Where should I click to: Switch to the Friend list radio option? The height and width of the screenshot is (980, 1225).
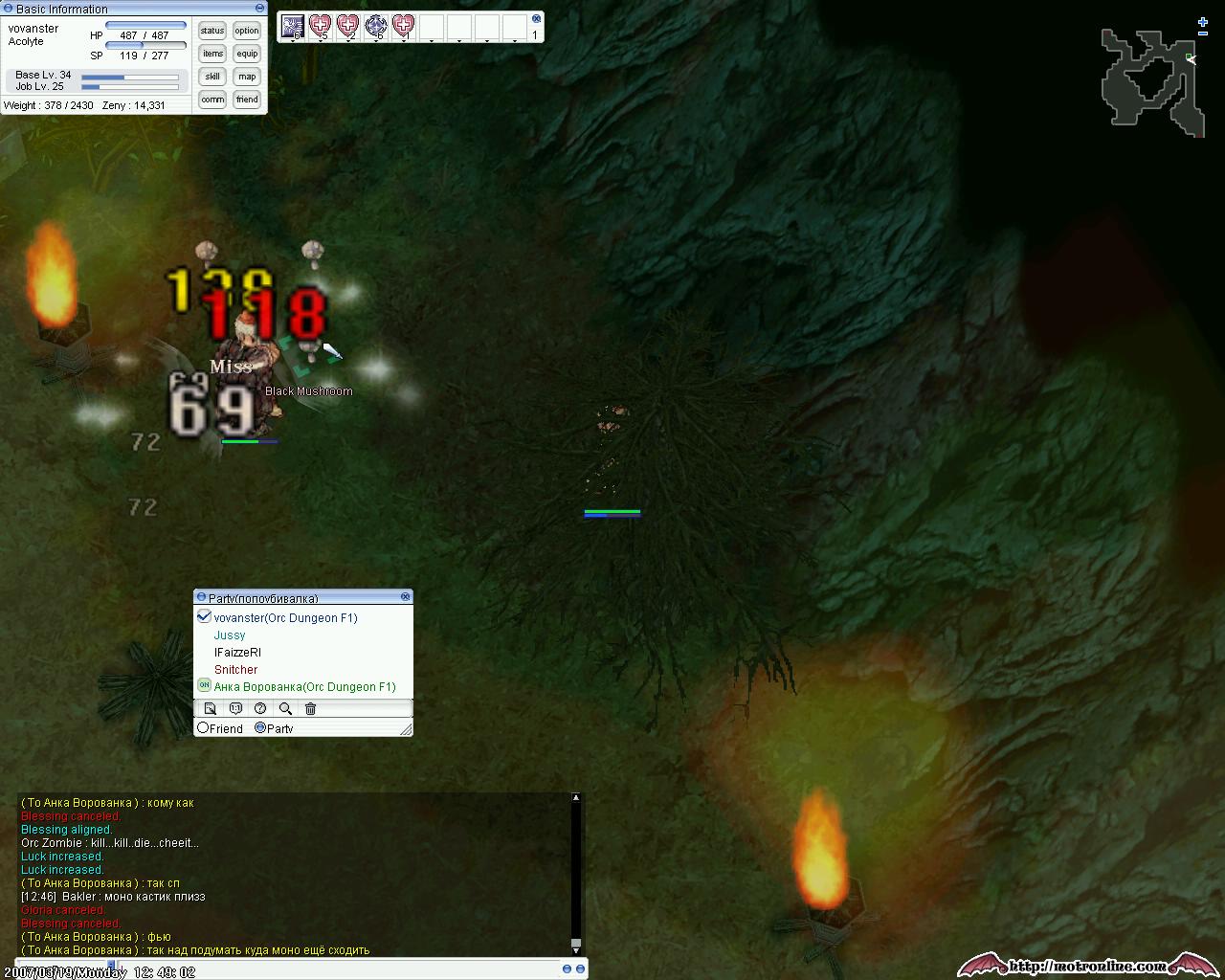click(203, 728)
